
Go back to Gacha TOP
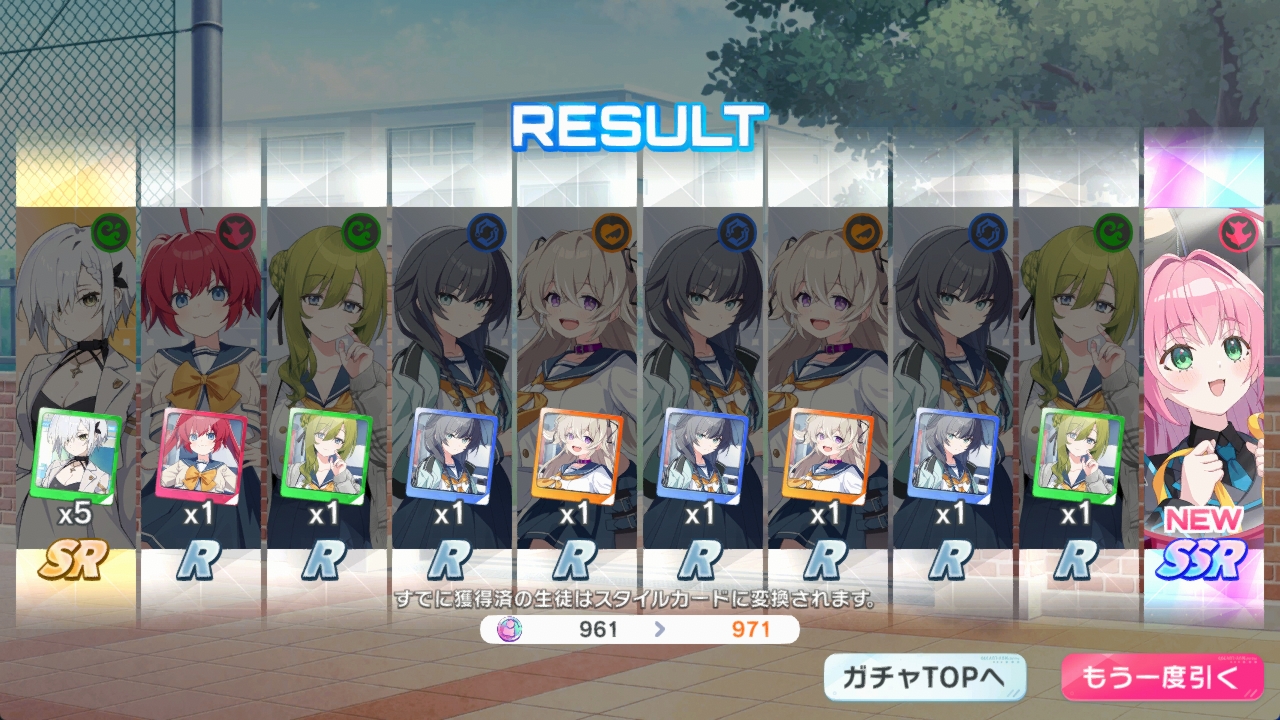[x=925, y=677]
